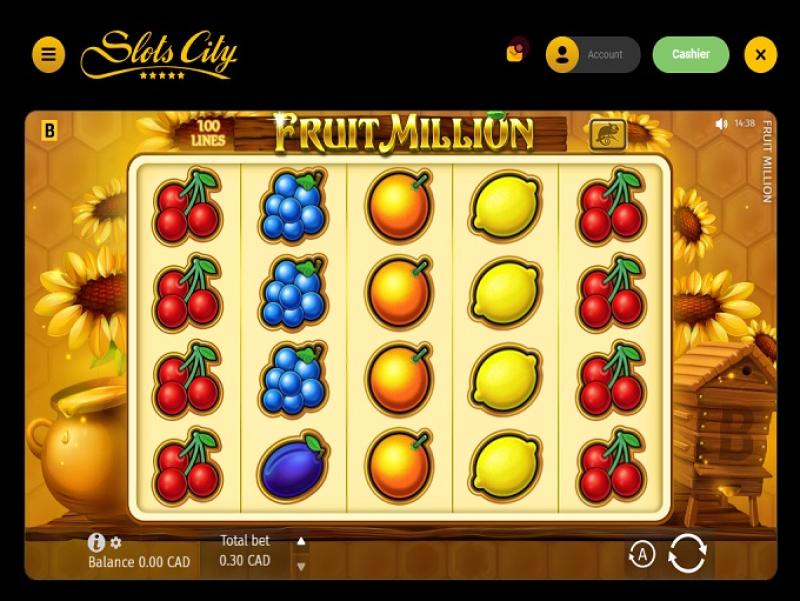Open the Account menu
Image resolution: width=800 pixels, height=601 pixels.
pyautogui.click(x=593, y=55)
